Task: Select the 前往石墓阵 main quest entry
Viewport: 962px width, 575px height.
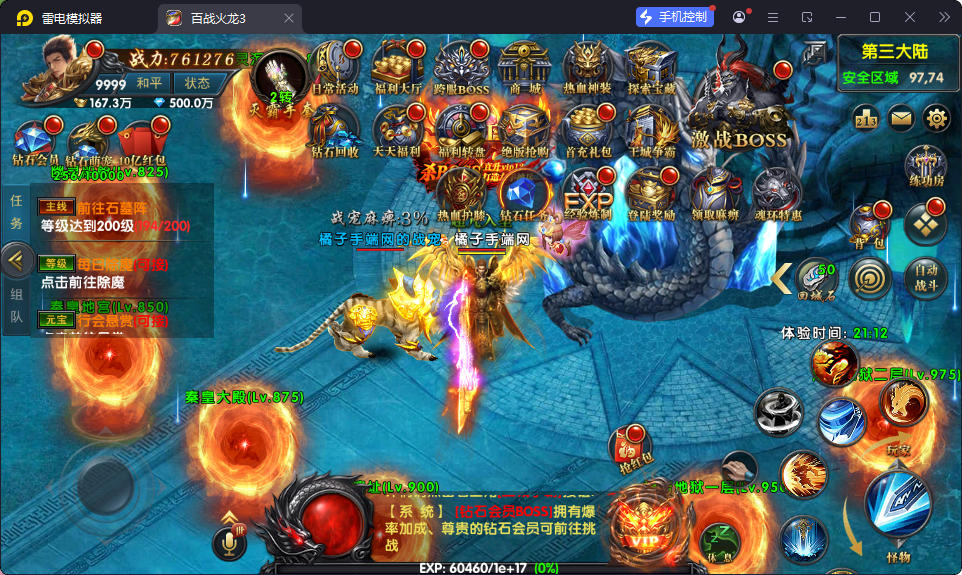Action: [120, 216]
